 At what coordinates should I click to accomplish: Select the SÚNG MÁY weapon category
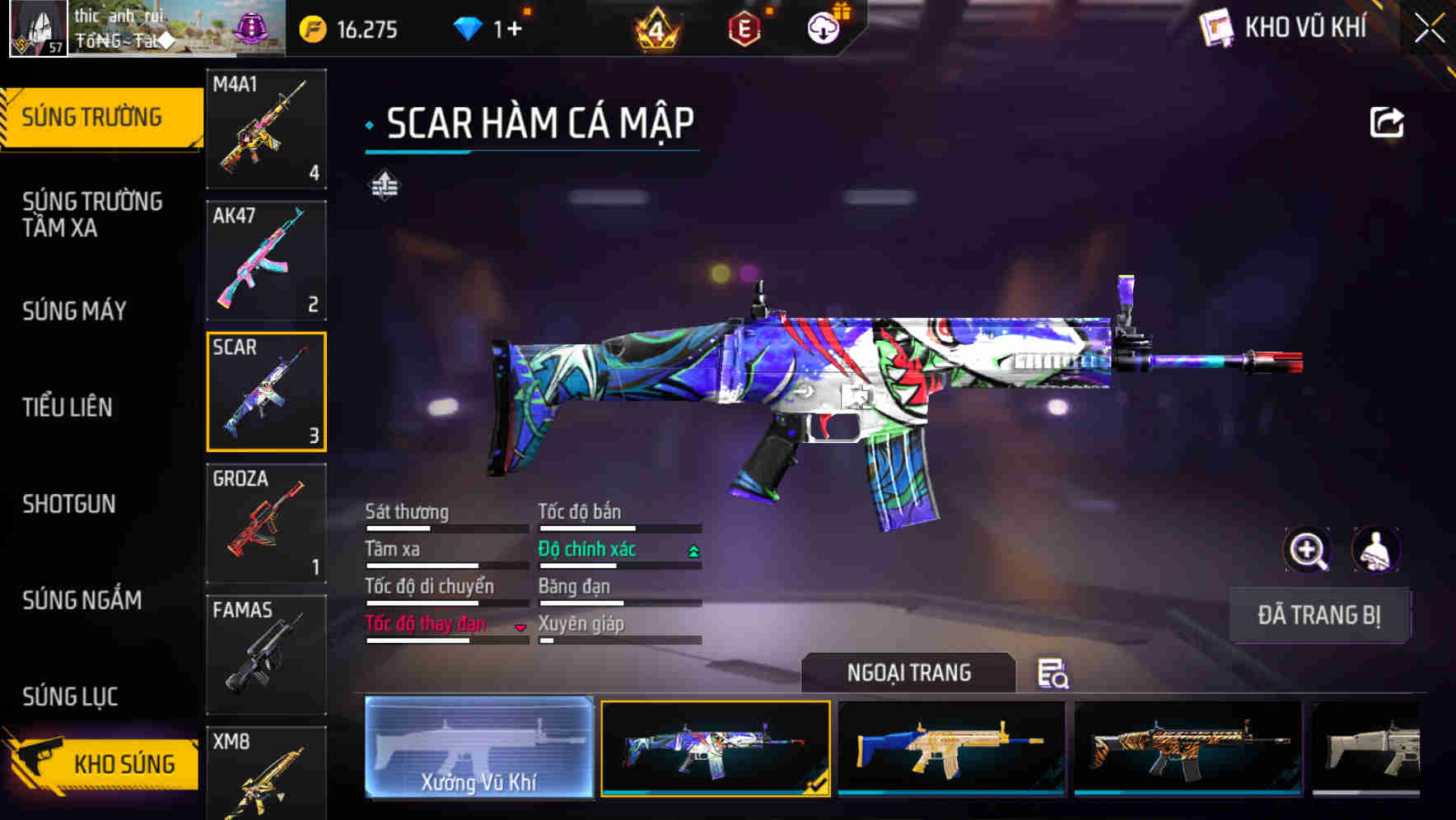(74, 311)
